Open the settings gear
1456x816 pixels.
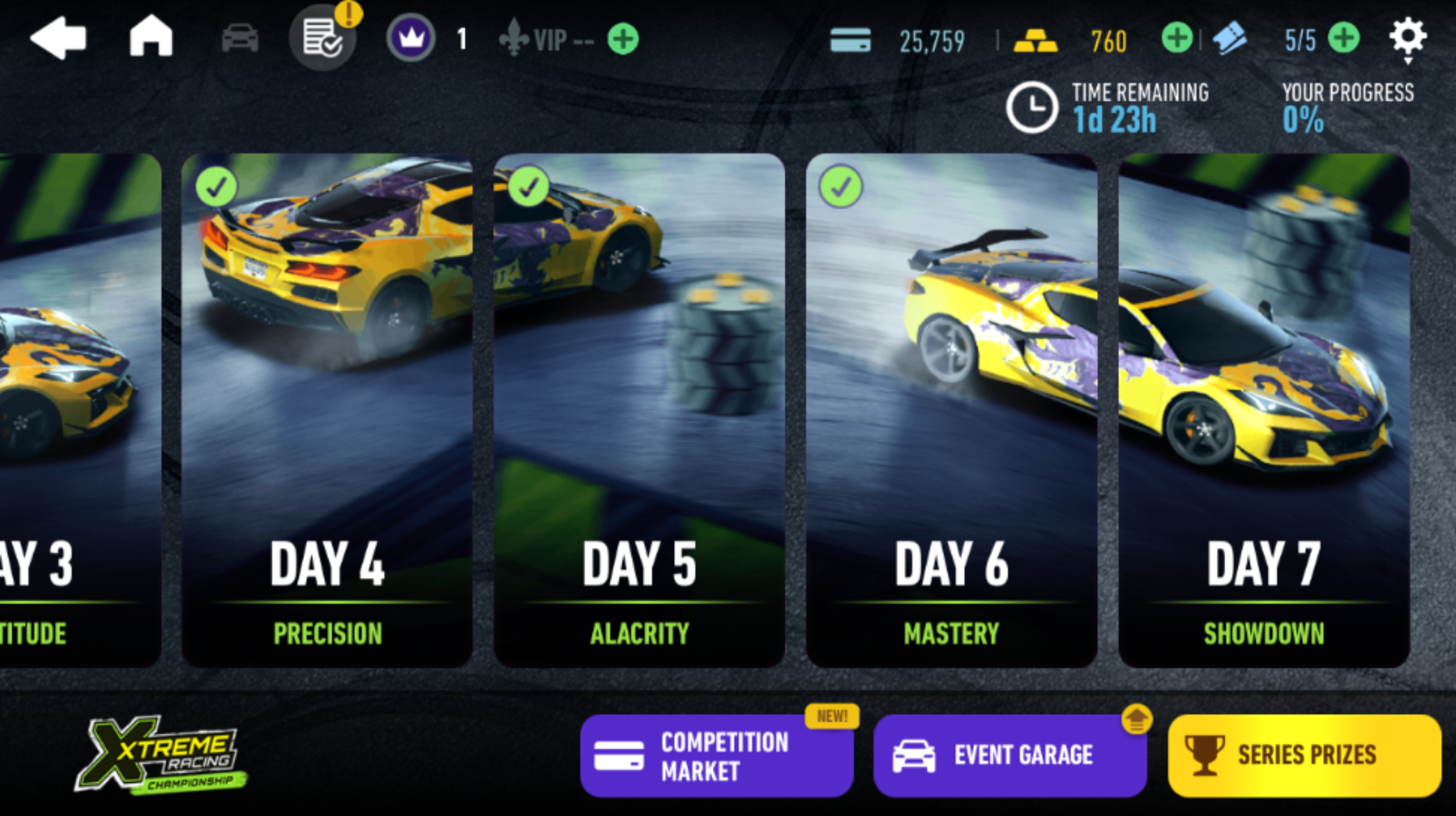[x=1408, y=37]
